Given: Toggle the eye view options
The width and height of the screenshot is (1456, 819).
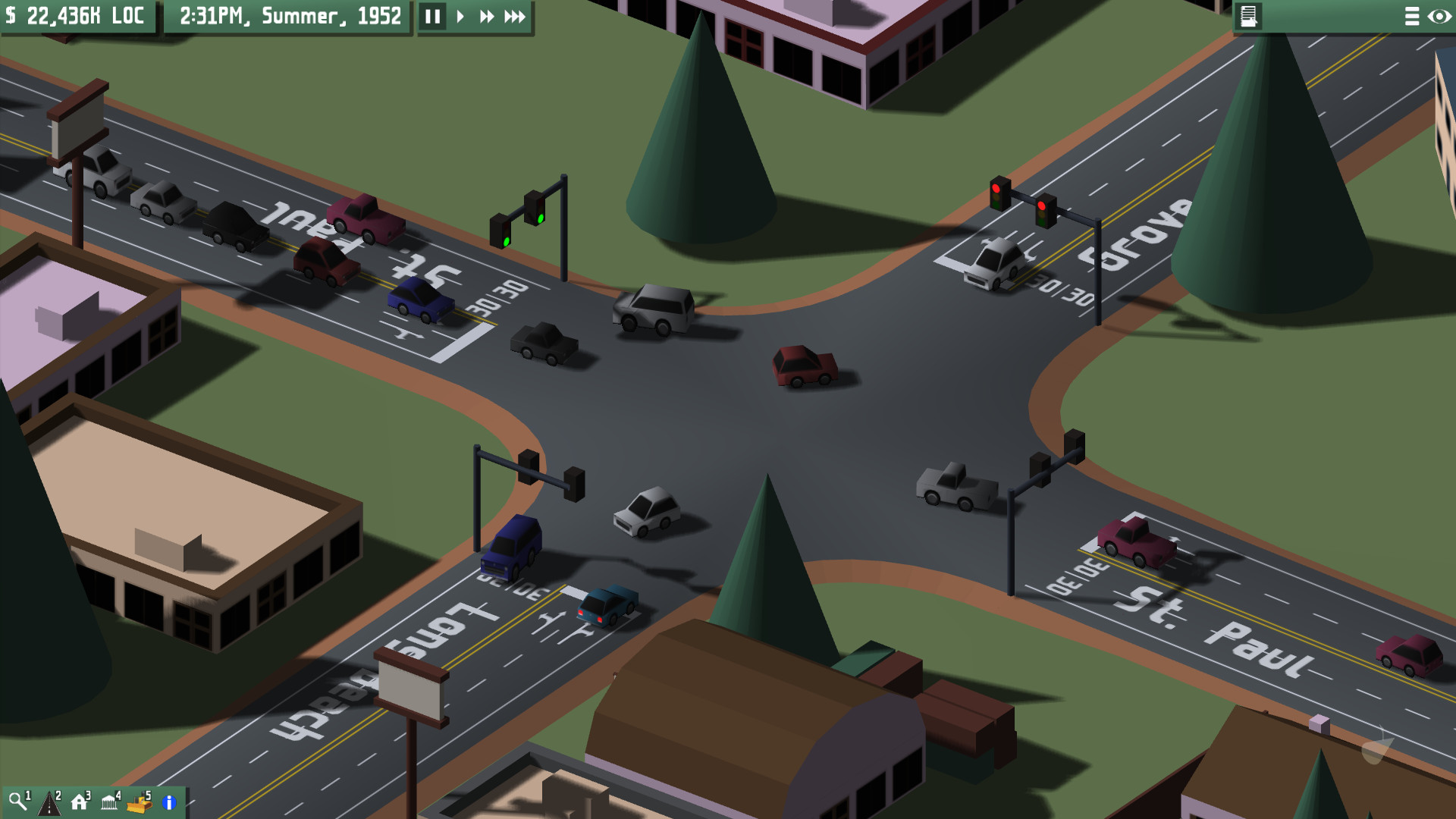Looking at the screenshot, I should [x=1439, y=17].
